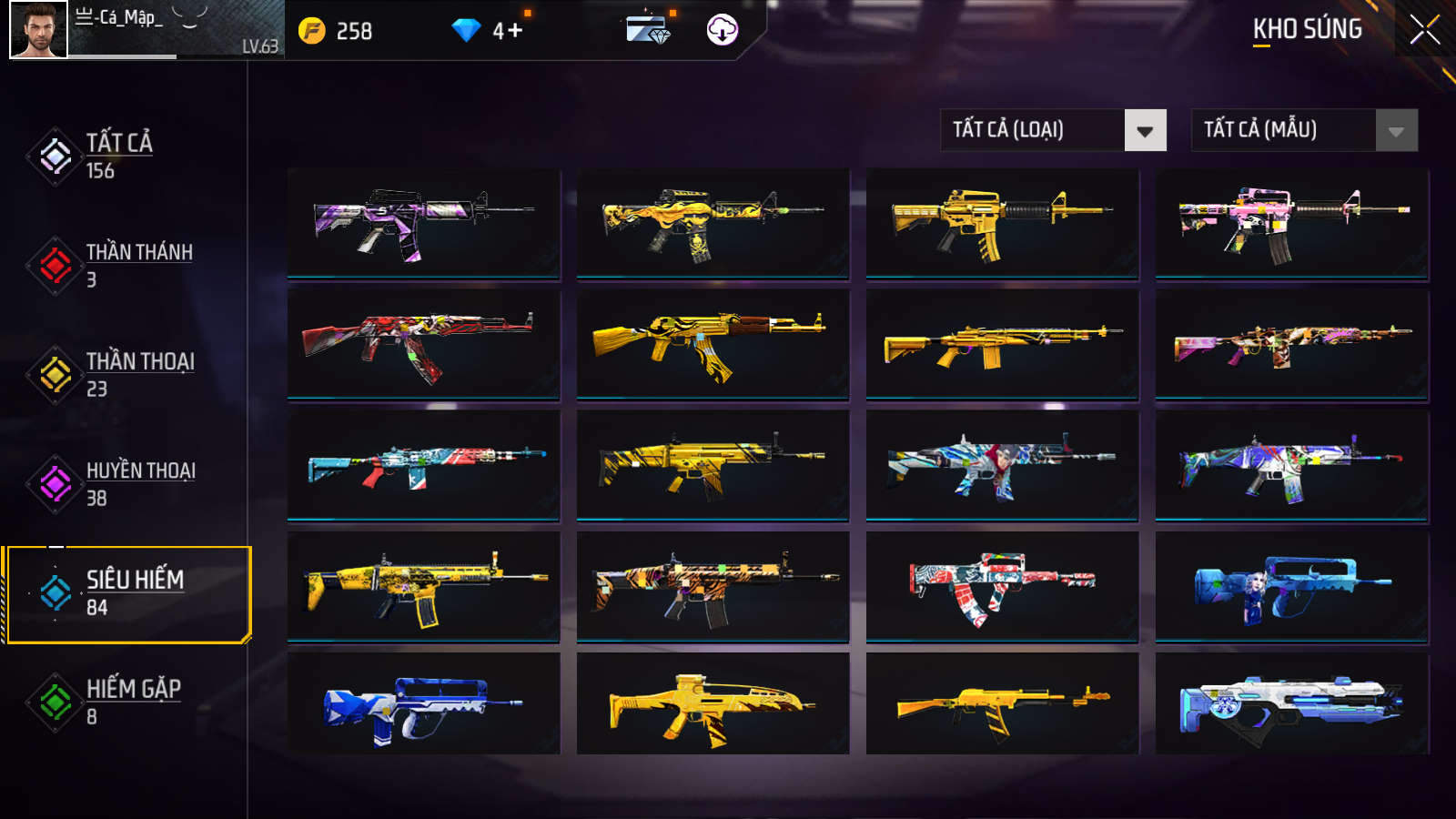Select the Thần Thánh rarity category
The width and height of the screenshot is (1456, 819).
click(138, 265)
